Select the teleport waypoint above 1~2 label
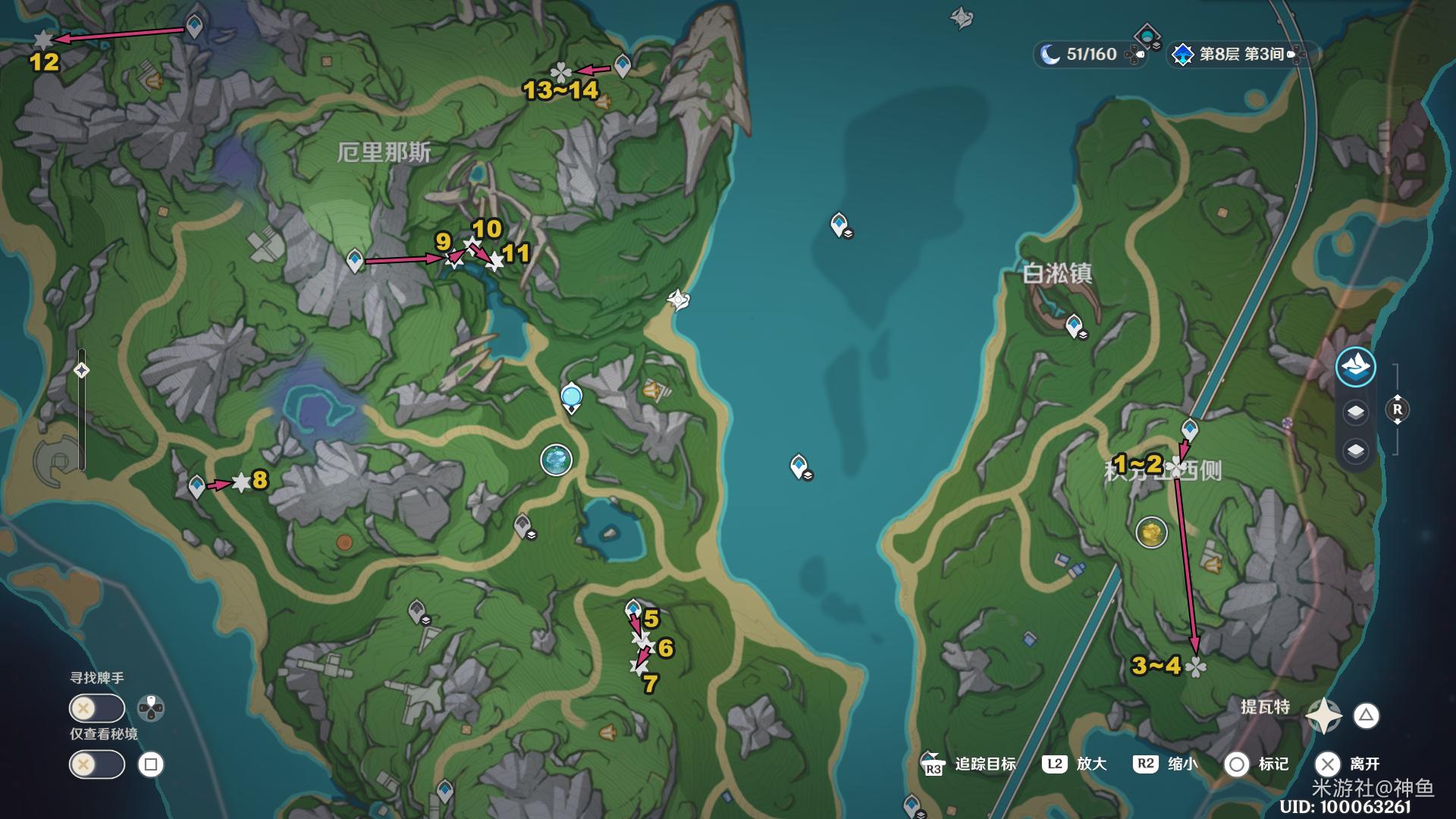Screen dimensions: 1456x819 [1189, 429]
